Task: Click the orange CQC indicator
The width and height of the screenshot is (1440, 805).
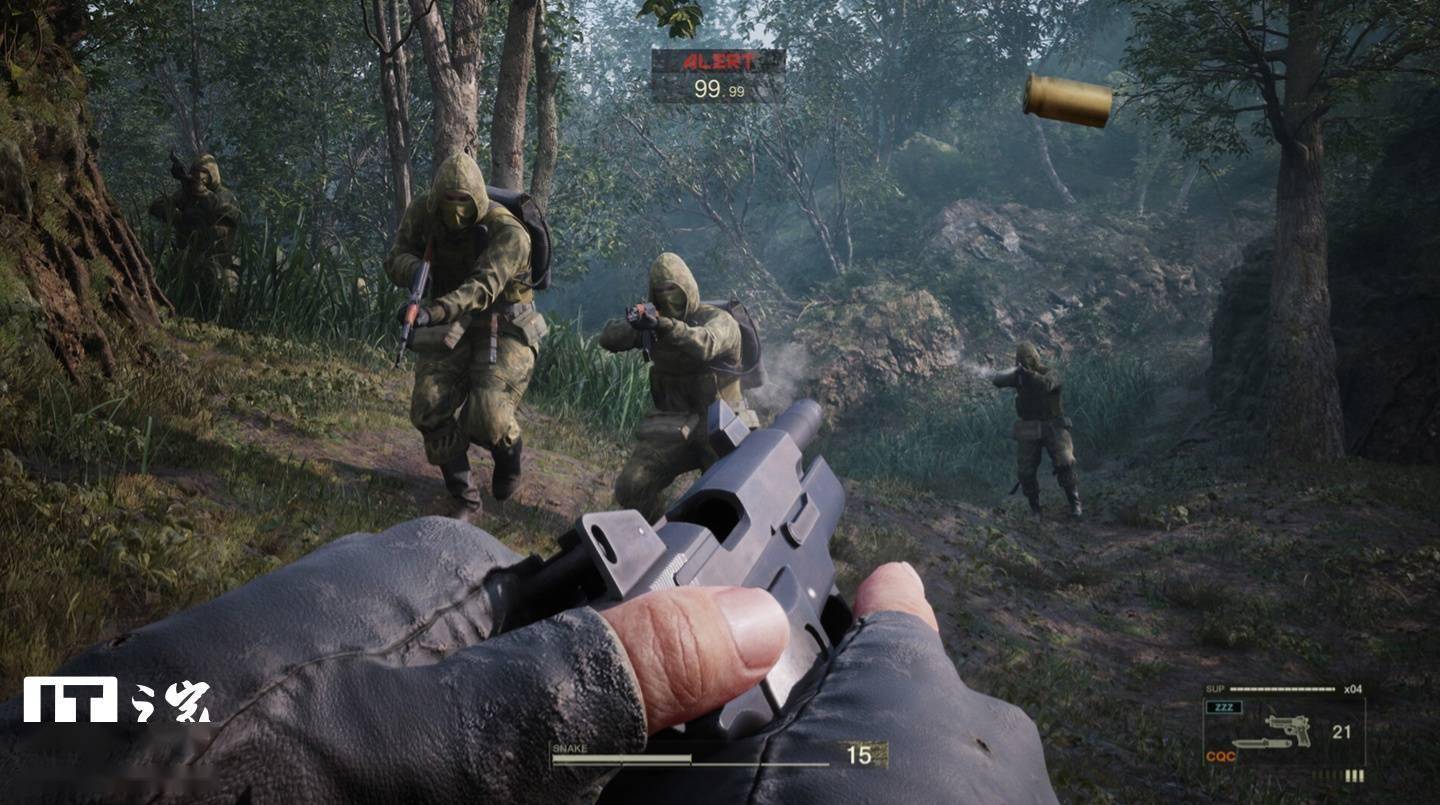Action: coord(1220,757)
